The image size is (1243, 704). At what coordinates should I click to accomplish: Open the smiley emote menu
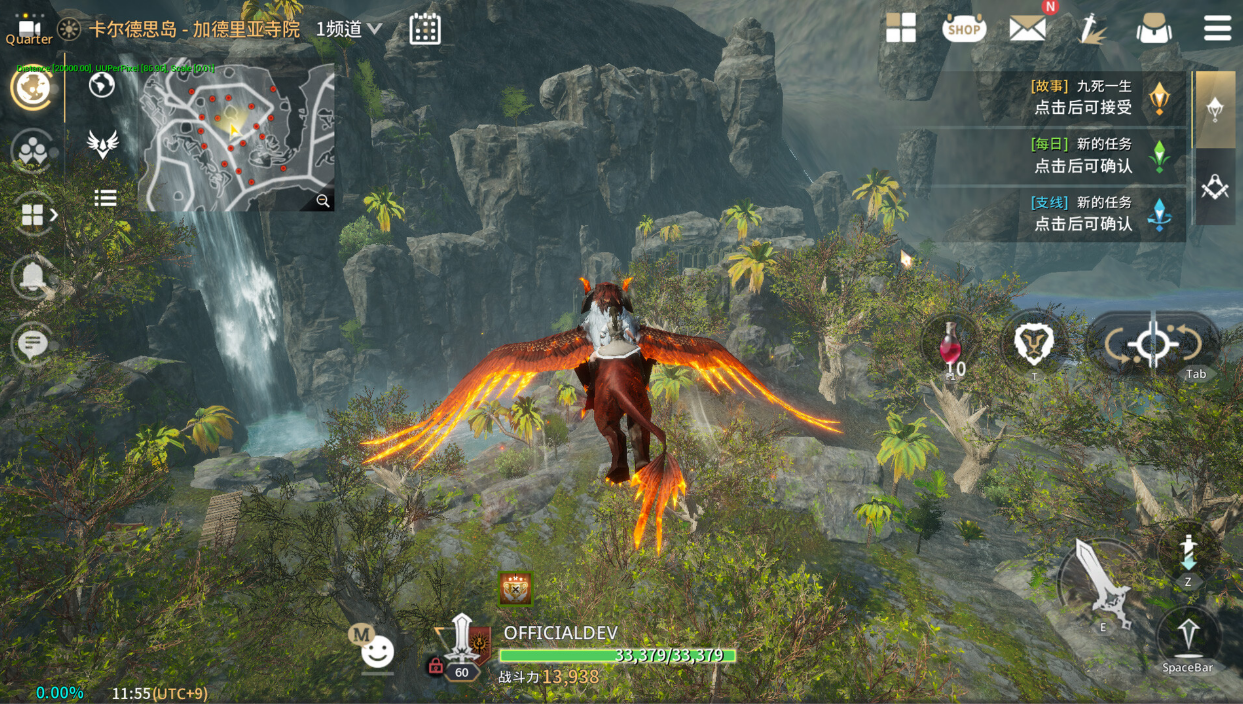click(377, 653)
